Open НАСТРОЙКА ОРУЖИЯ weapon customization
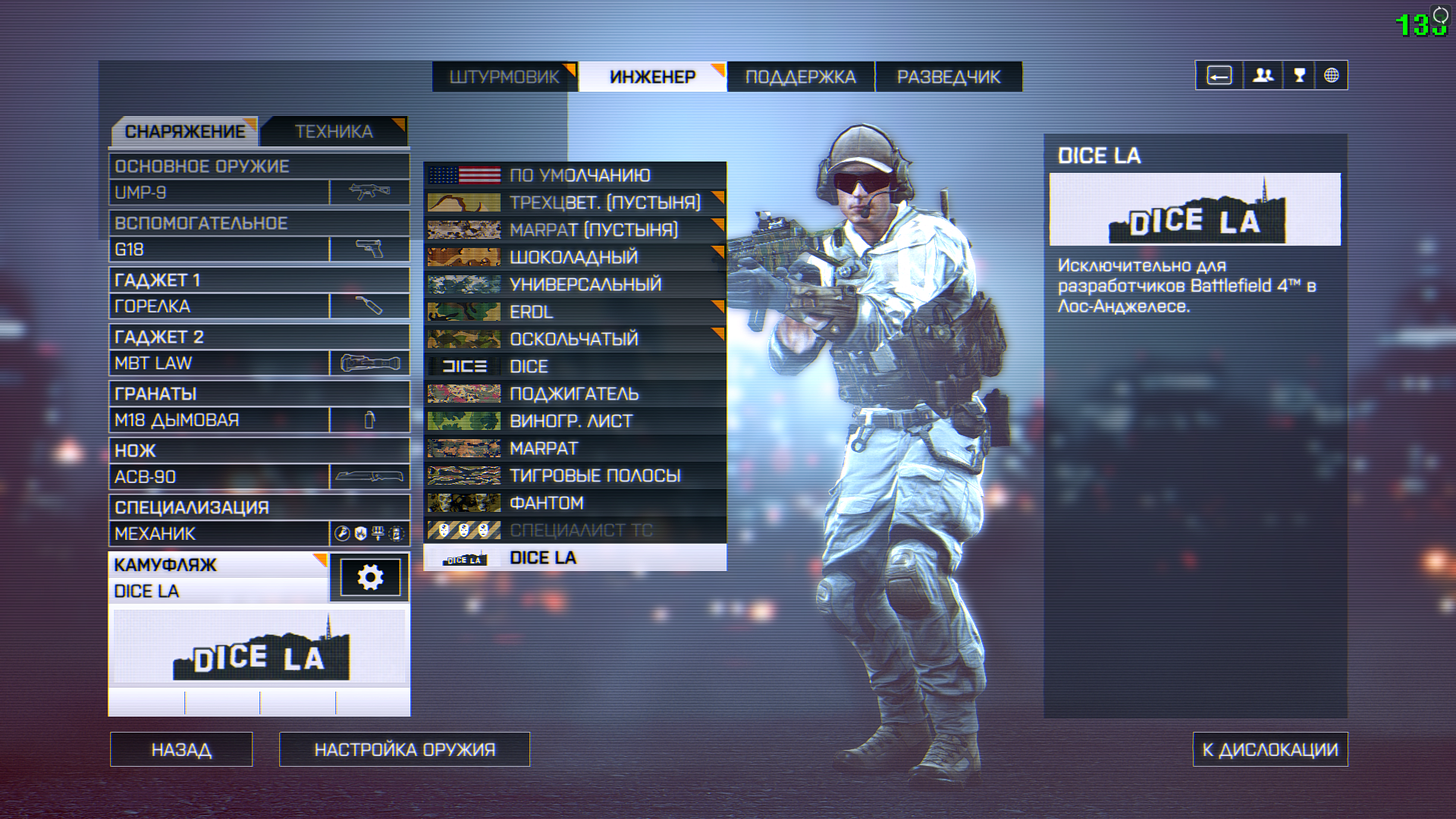Image resolution: width=1456 pixels, height=819 pixels. (404, 749)
